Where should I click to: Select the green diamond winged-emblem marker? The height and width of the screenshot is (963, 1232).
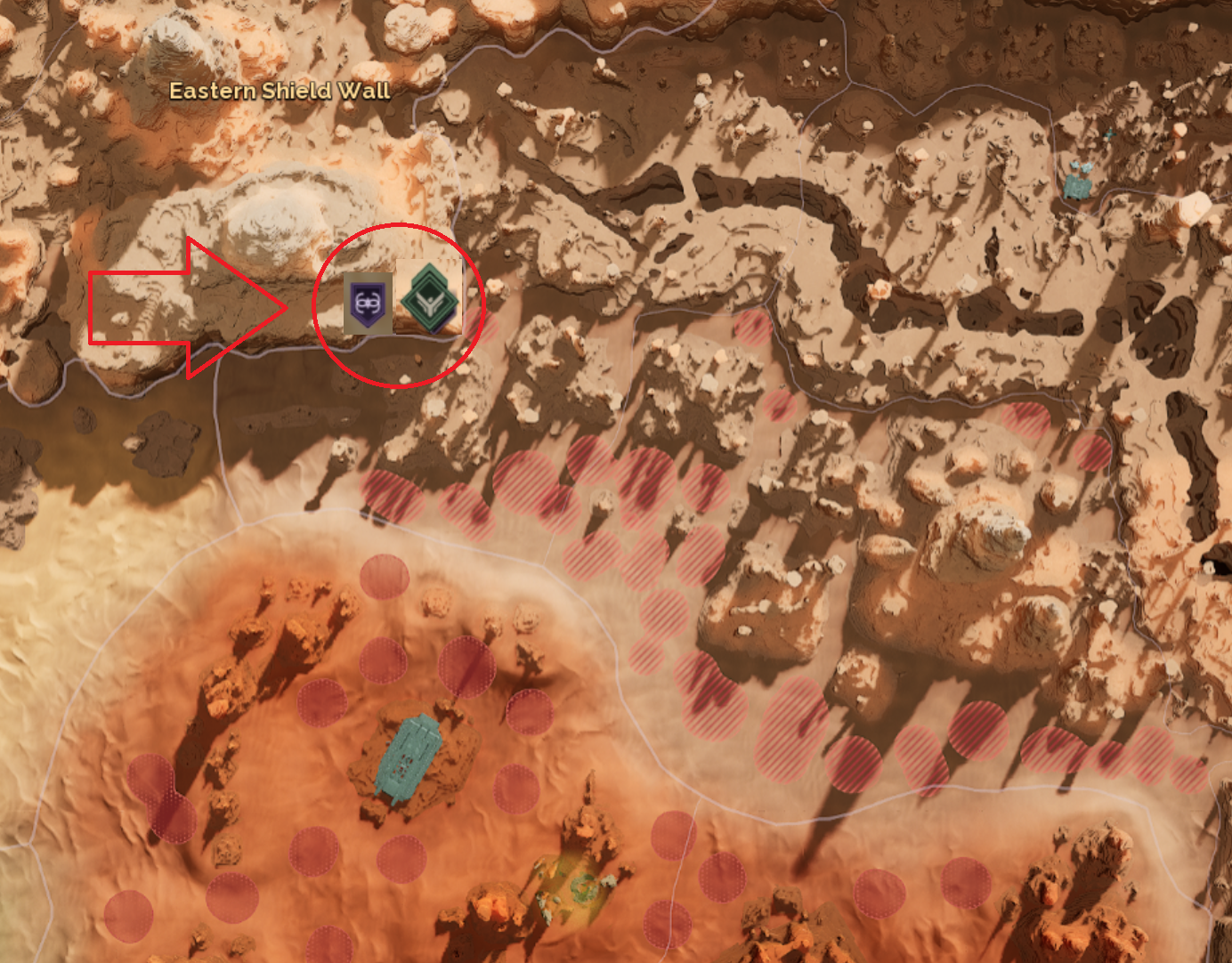(429, 297)
